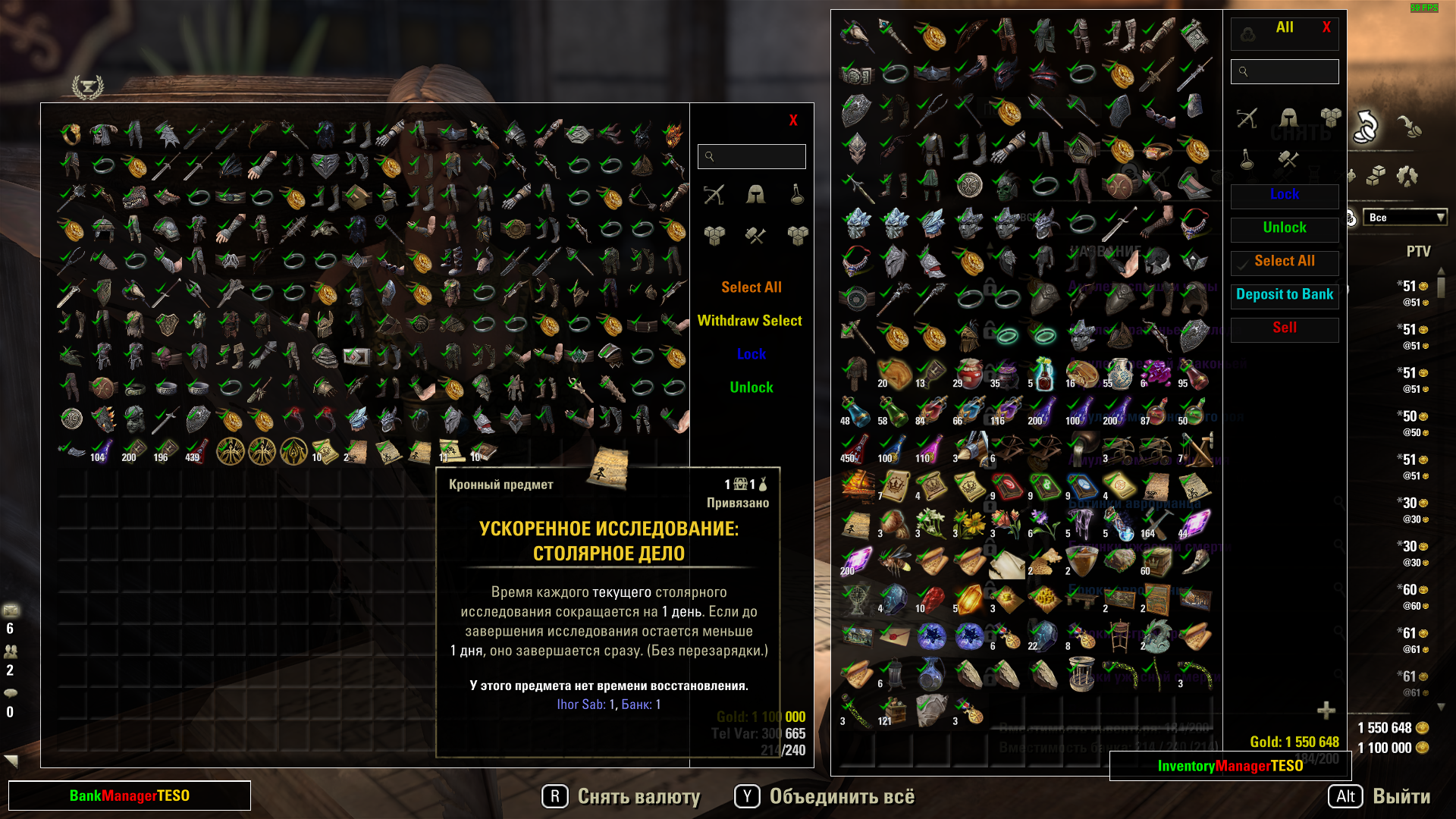
Task: Select the bow weapons filter in the bank panel
Action: [714, 193]
